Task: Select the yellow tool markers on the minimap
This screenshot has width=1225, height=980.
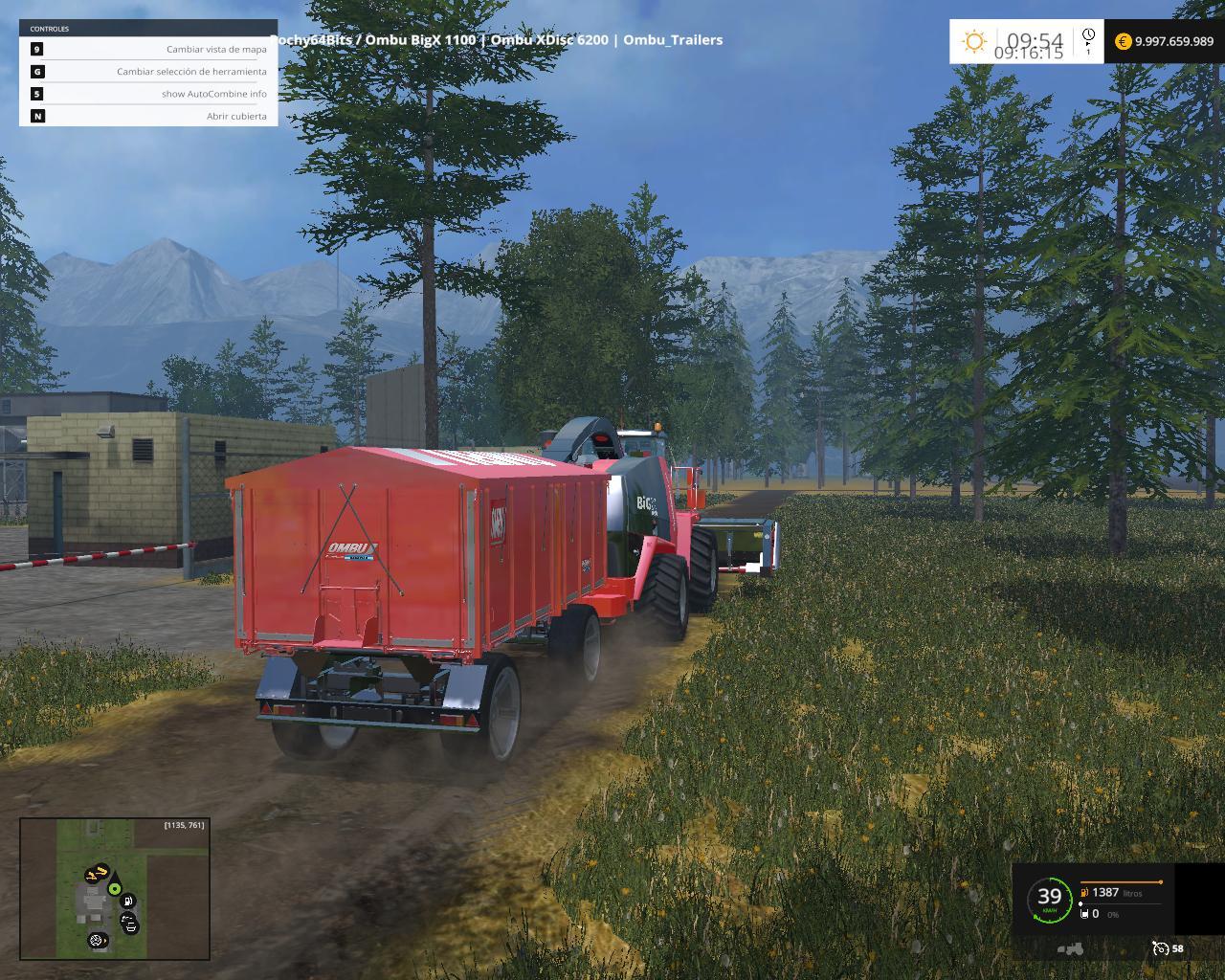Action: click(x=96, y=874)
